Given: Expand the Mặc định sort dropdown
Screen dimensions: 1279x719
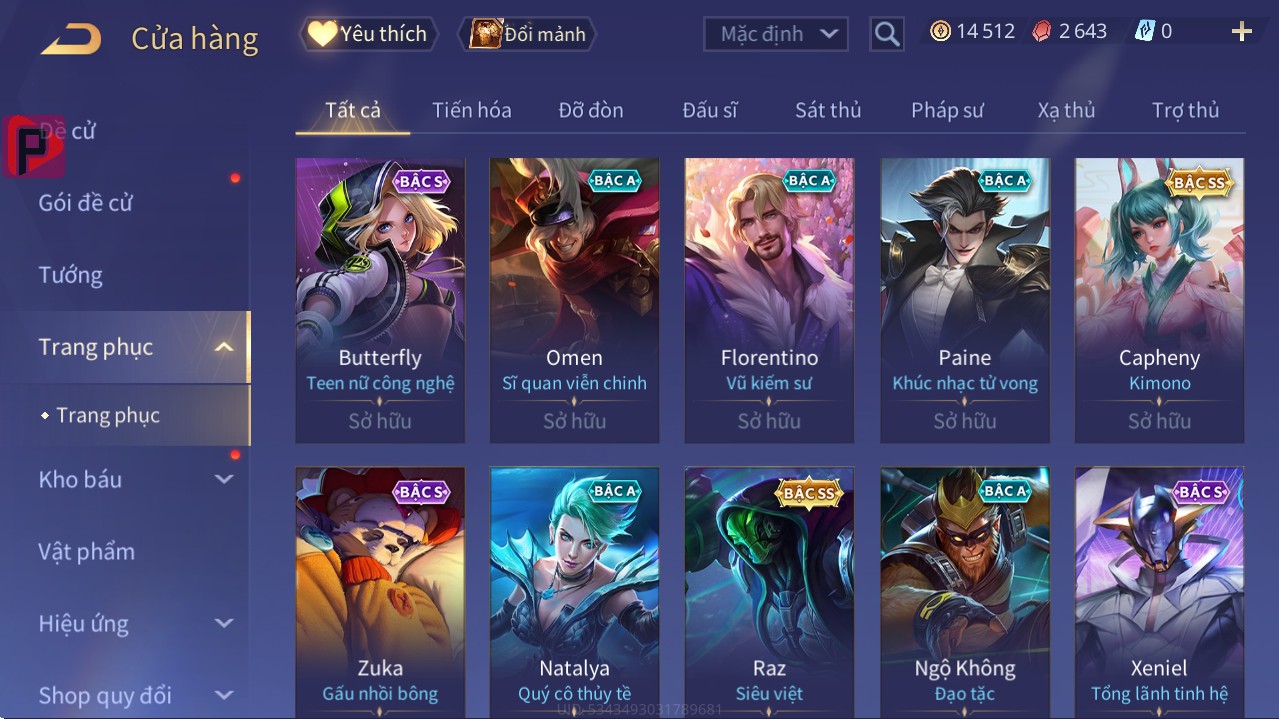Looking at the screenshot, I should 776,34.
